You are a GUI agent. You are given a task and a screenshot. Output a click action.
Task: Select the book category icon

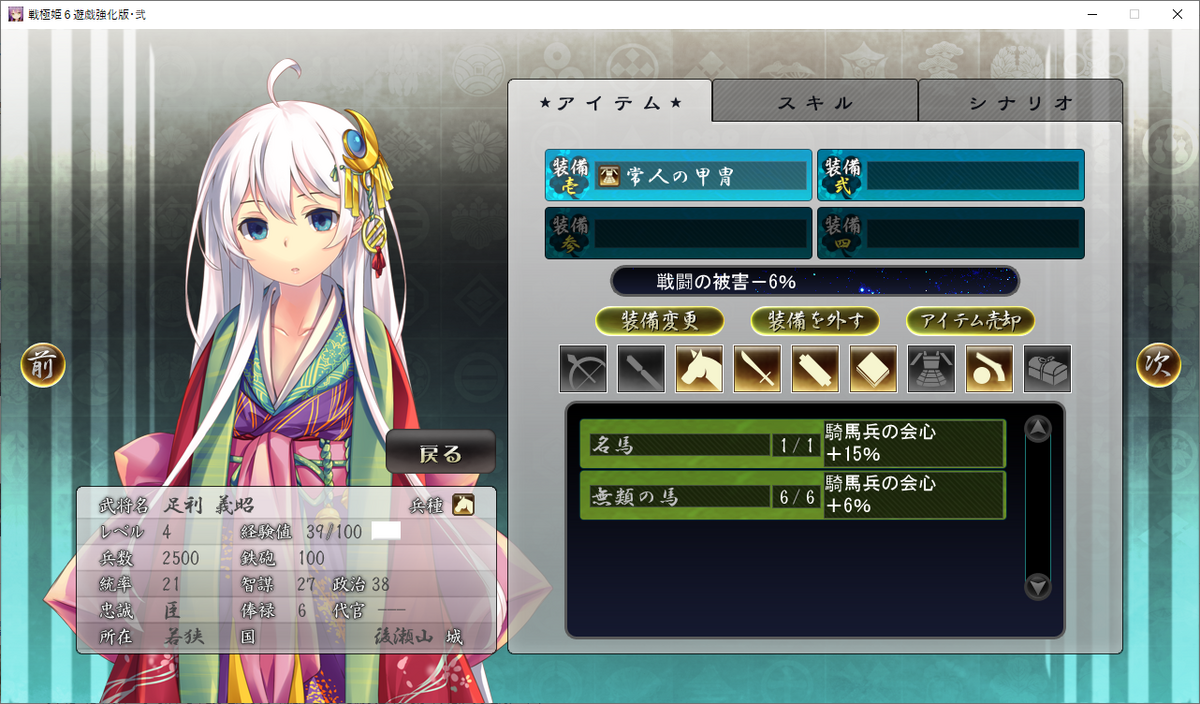(873, 369)
